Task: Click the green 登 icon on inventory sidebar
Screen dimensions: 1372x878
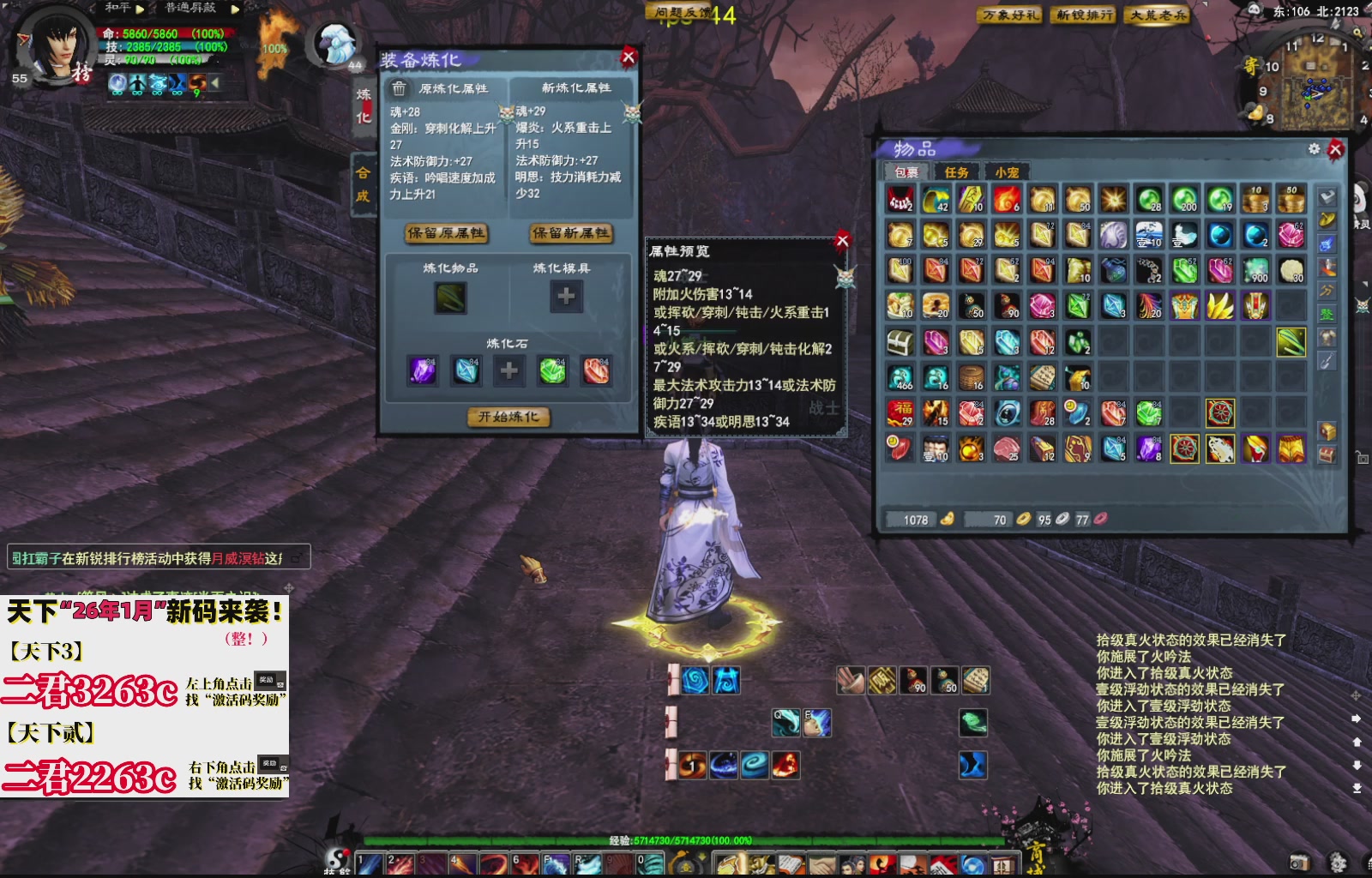Action: point(1326,311)
